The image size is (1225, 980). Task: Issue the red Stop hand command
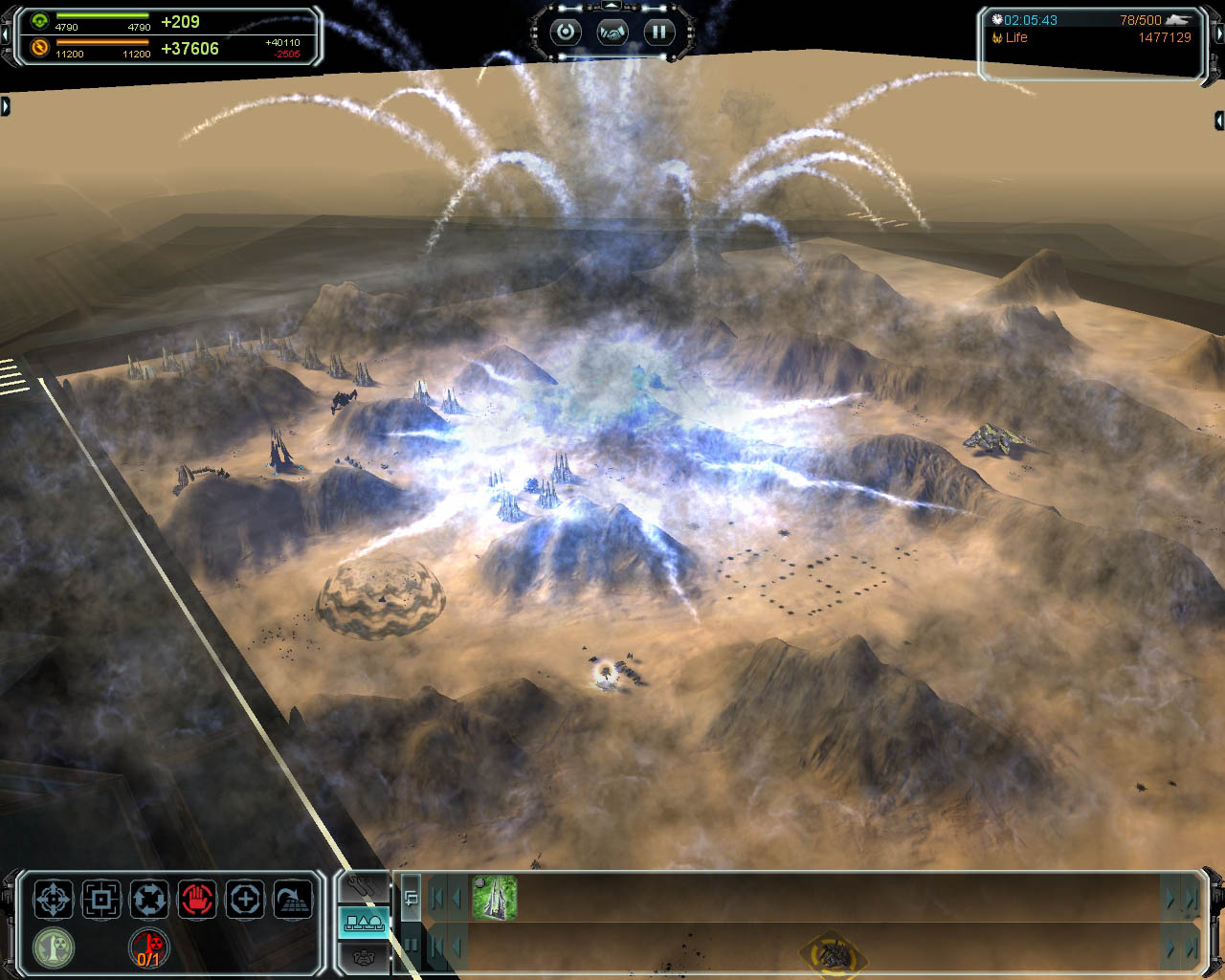197,900
